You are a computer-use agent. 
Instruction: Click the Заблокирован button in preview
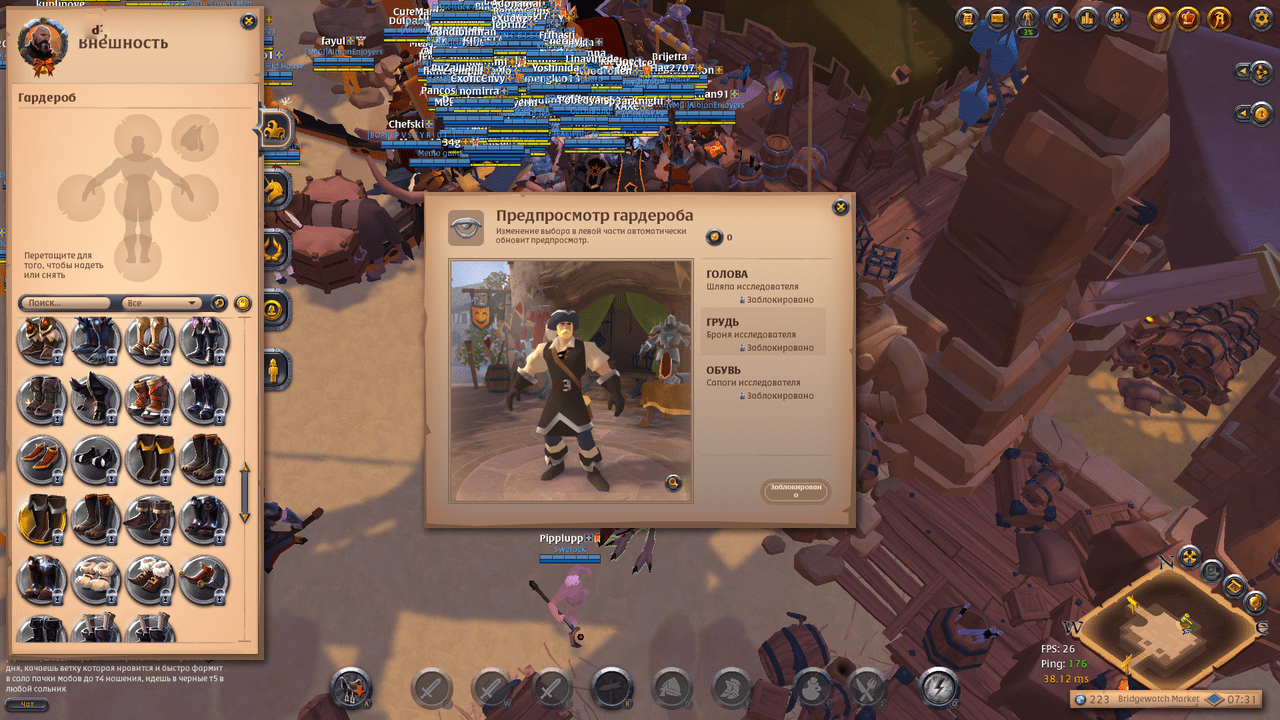coord(796,490)
